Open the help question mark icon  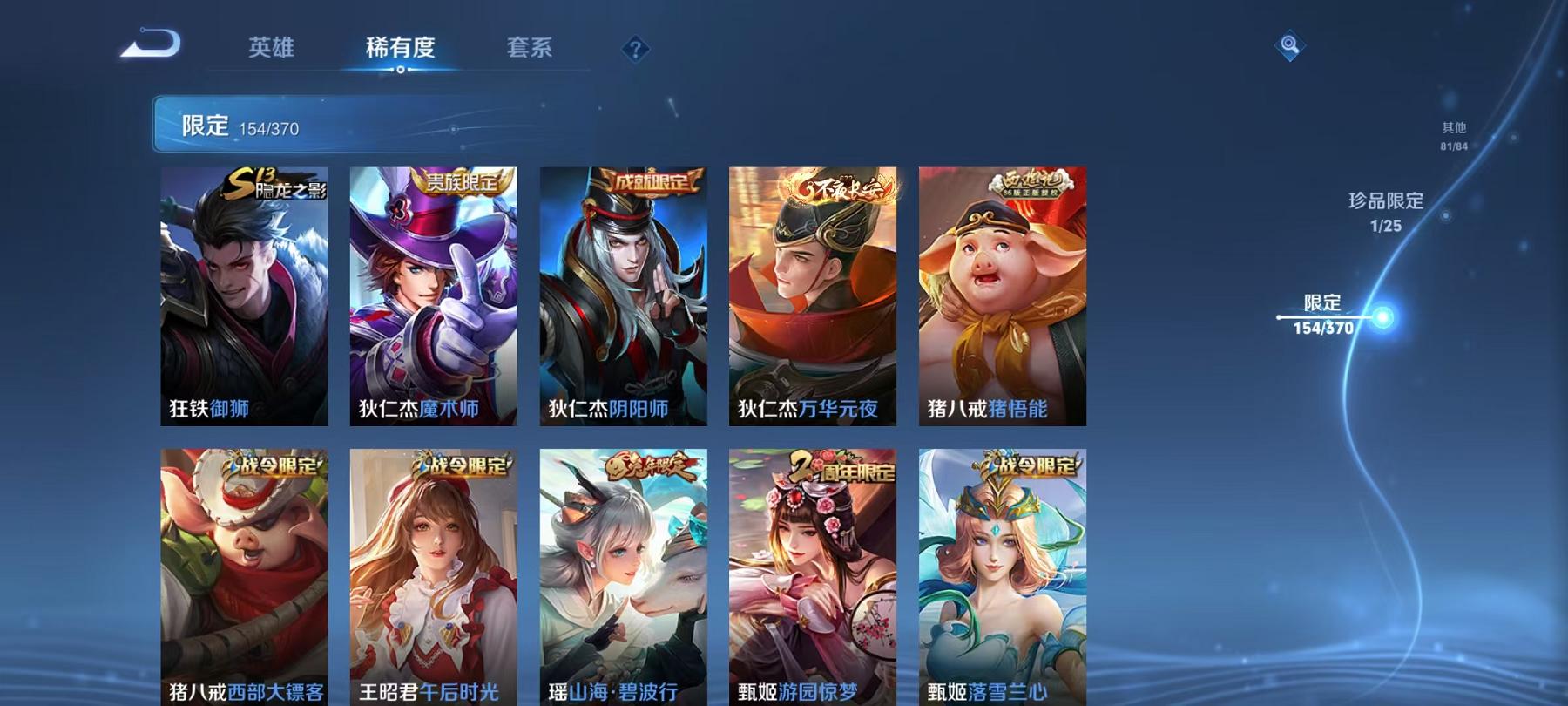[636, 49]
